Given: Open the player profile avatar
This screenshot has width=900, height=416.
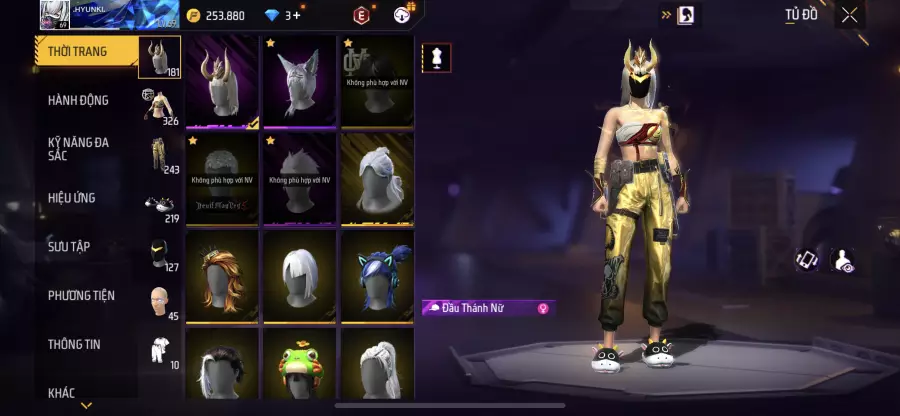Looking at the screenshot, I should [54, 15].
